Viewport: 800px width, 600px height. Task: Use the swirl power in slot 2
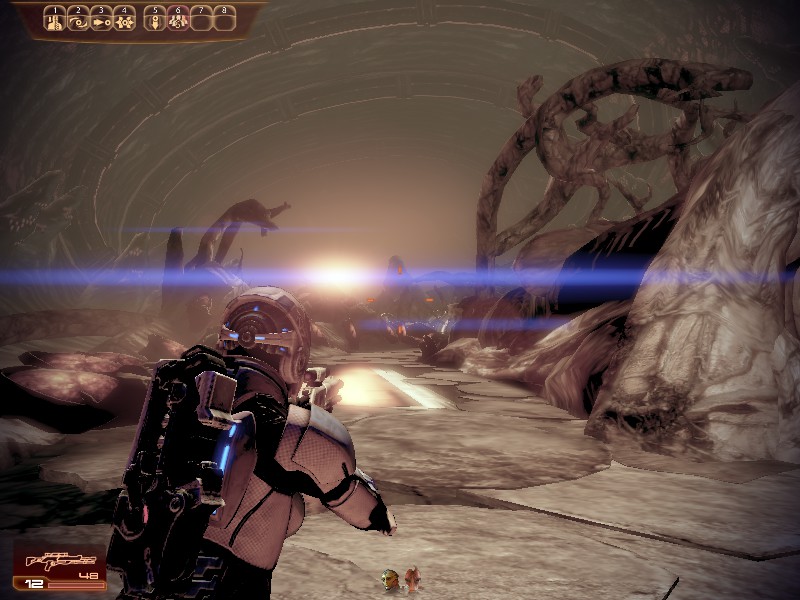click(77, 19)
